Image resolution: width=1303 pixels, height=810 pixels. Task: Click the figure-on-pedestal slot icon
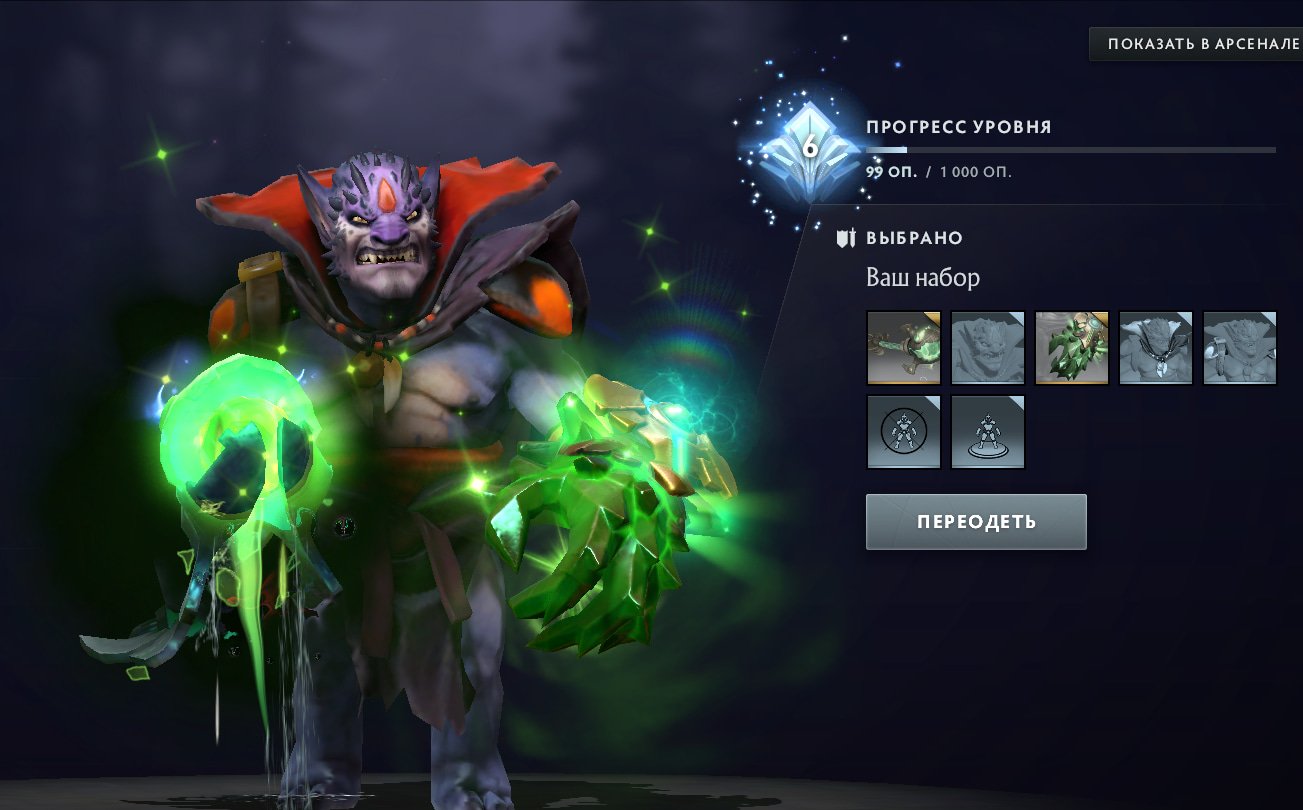(987, 433)
